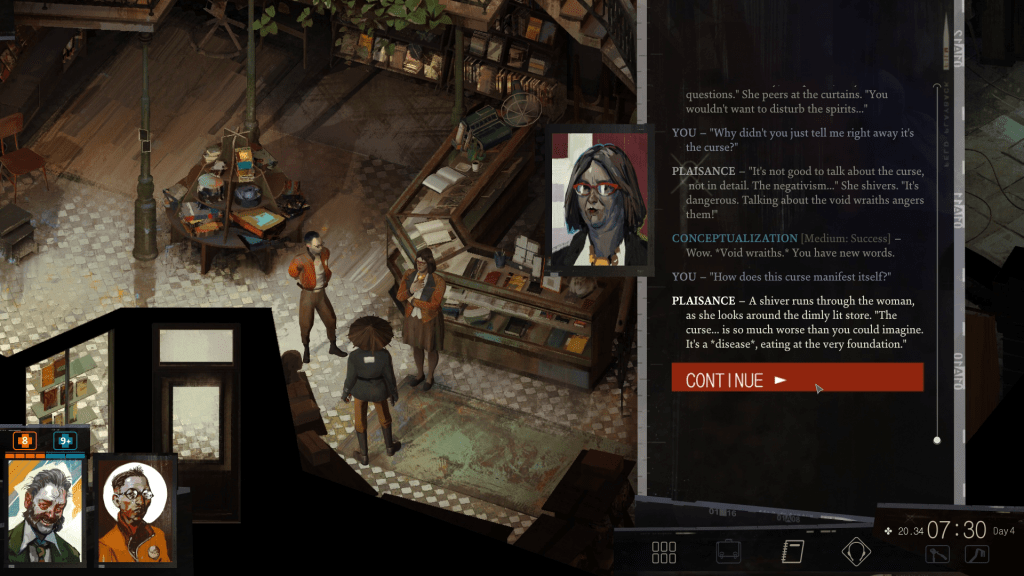This screenshot has height=576, width=1024.
Task: Open the character sheet grid icon
Action: pos(664,552)
